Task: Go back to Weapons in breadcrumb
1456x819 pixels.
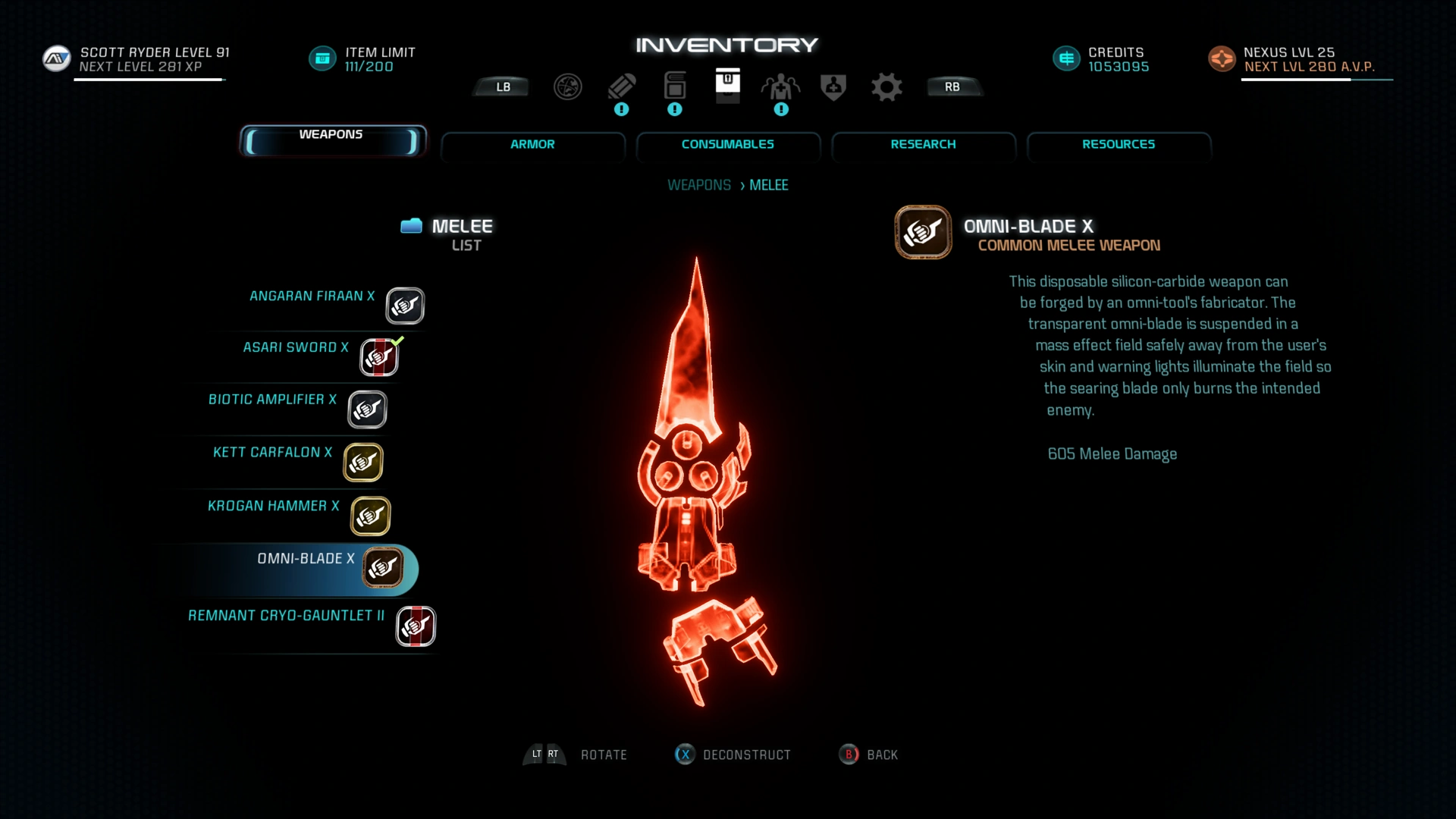Action: (698, 185)
